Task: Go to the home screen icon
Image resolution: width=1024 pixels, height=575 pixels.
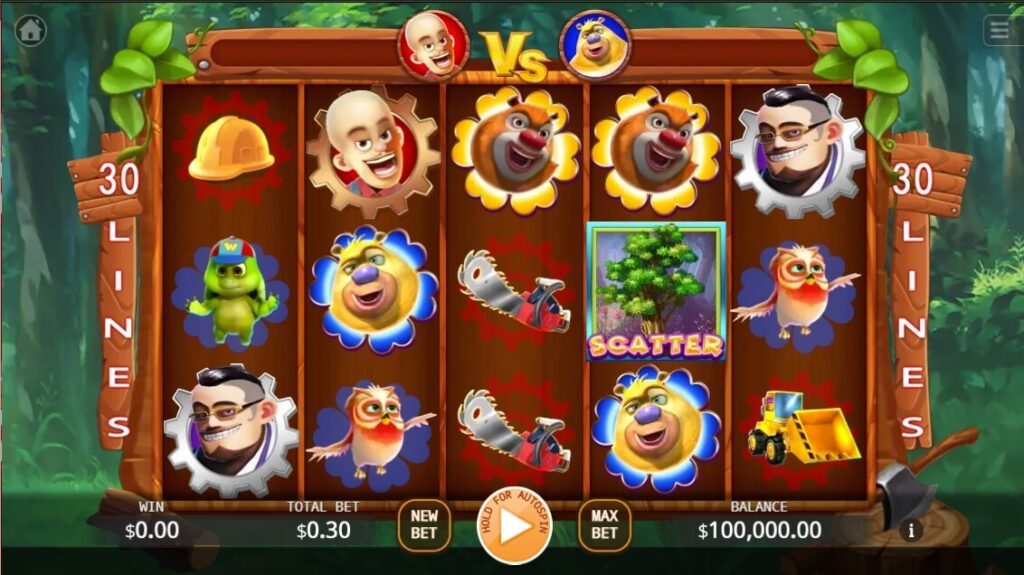Action: 31,31
